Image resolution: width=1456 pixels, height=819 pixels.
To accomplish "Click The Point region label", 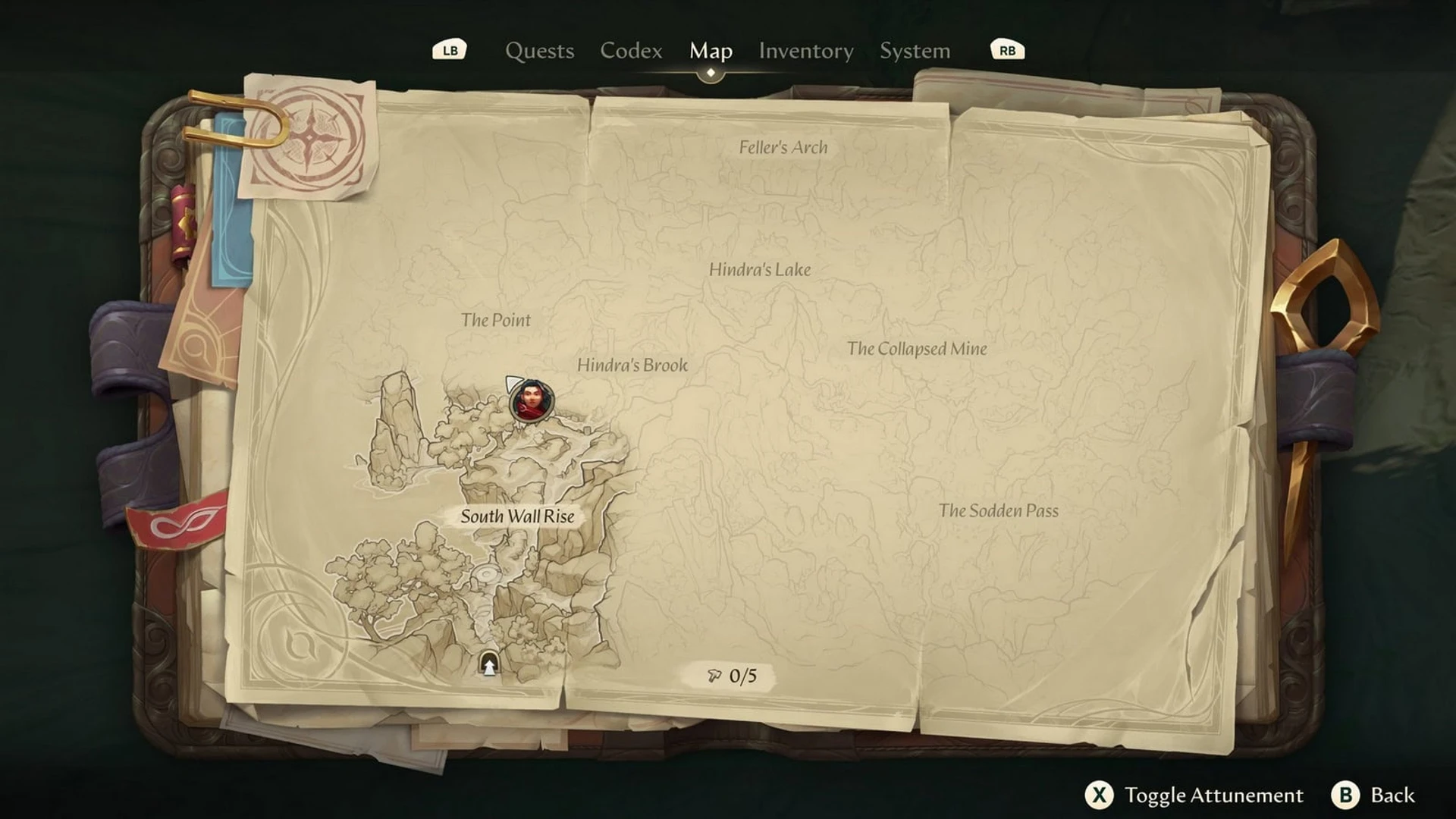I will pyautogui.click(x=496, y=320).
